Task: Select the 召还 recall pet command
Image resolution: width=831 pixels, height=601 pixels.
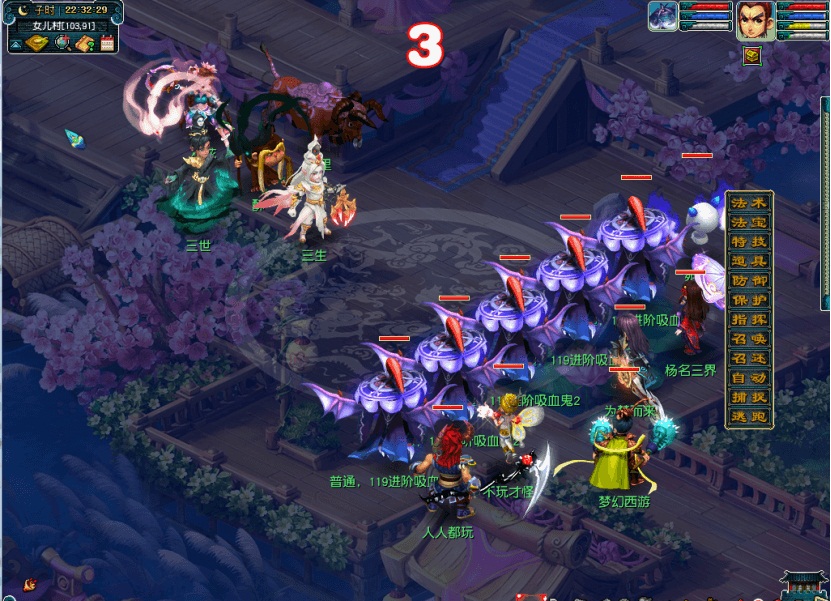Action: pos(751,358)
